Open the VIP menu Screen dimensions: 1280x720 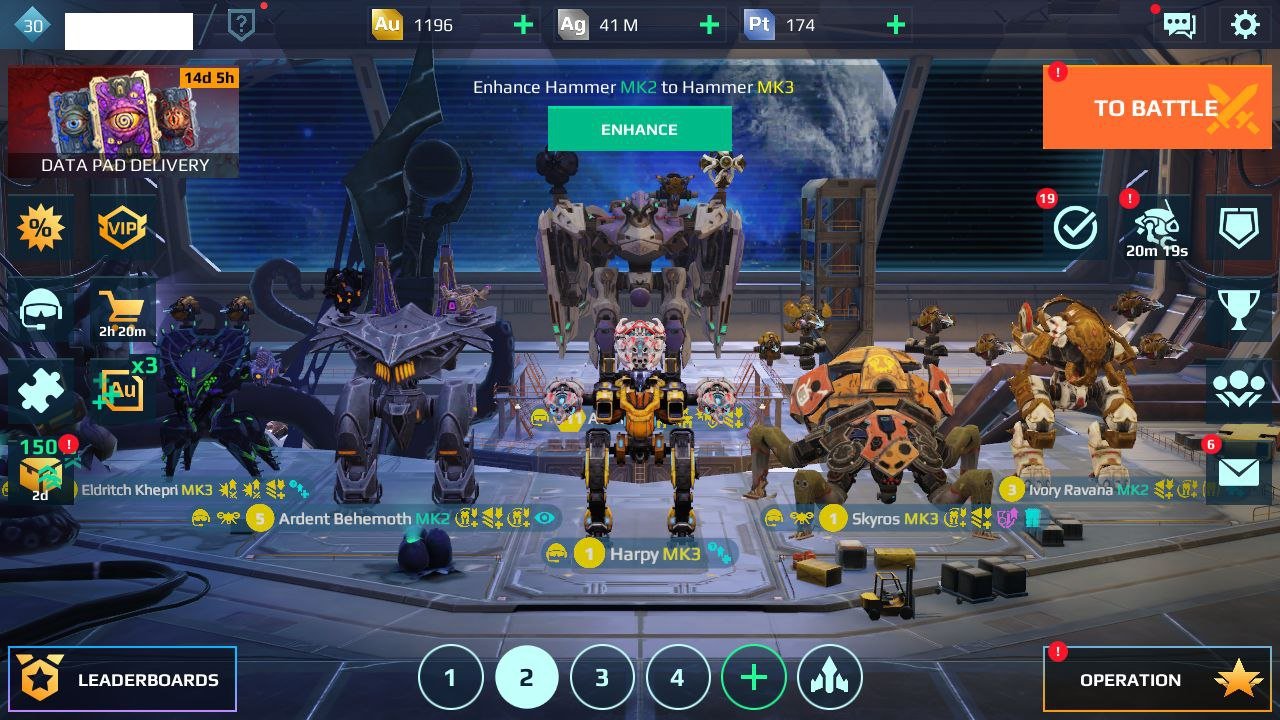click(122, 229)
